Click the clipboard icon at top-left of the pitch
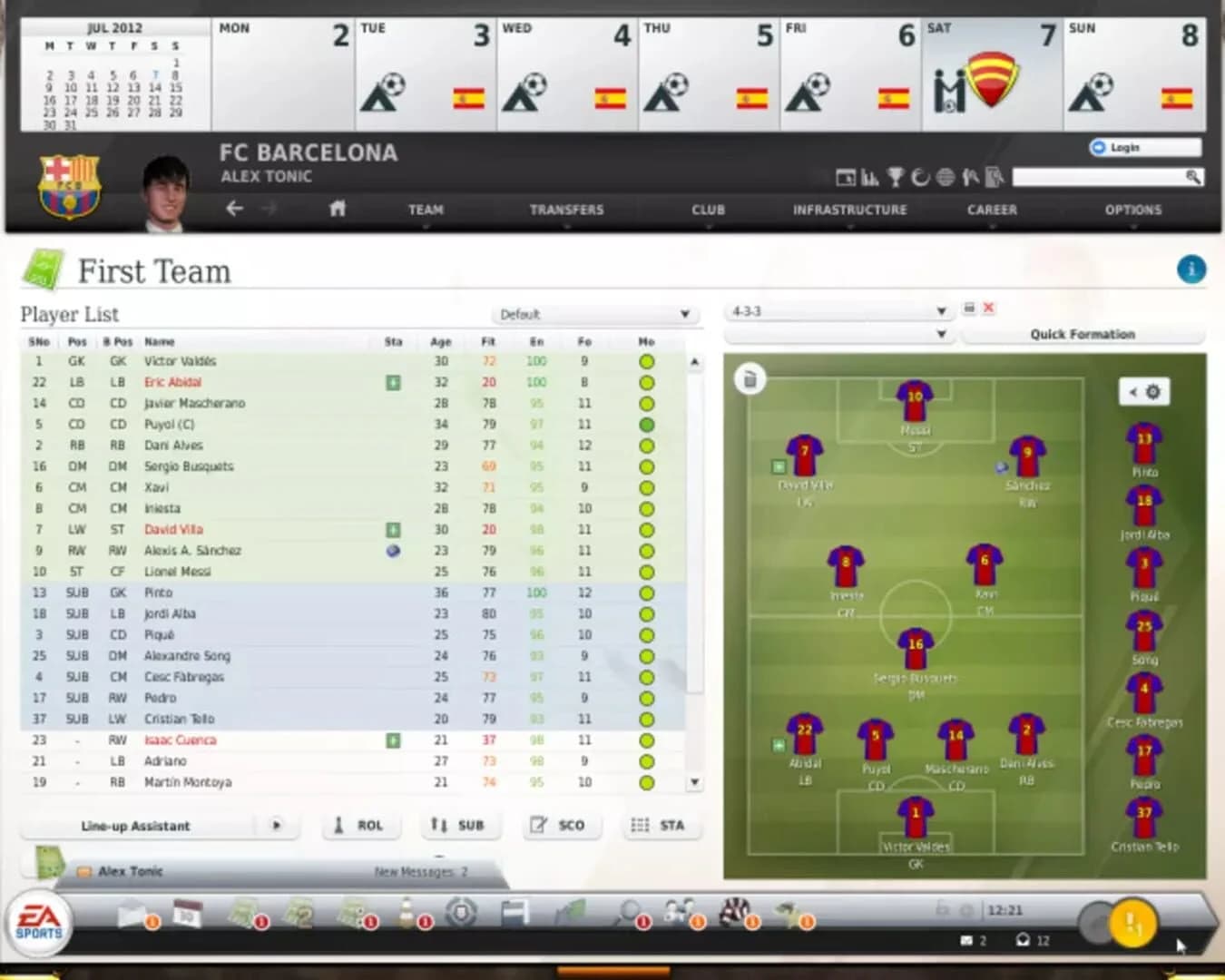The image size is (1225, 980). point(750,381)
